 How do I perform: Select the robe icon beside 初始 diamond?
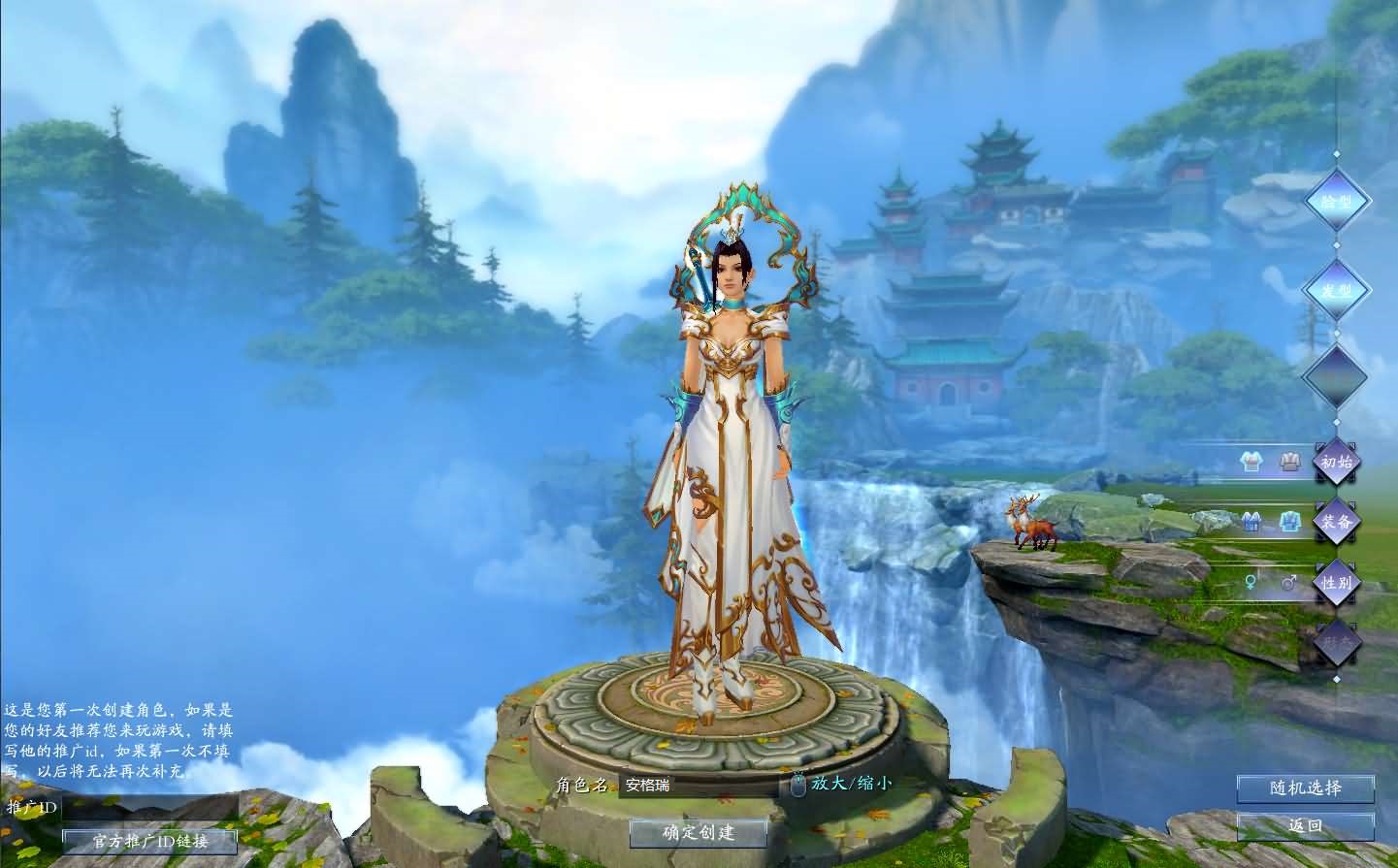[x=1288, y=461]
